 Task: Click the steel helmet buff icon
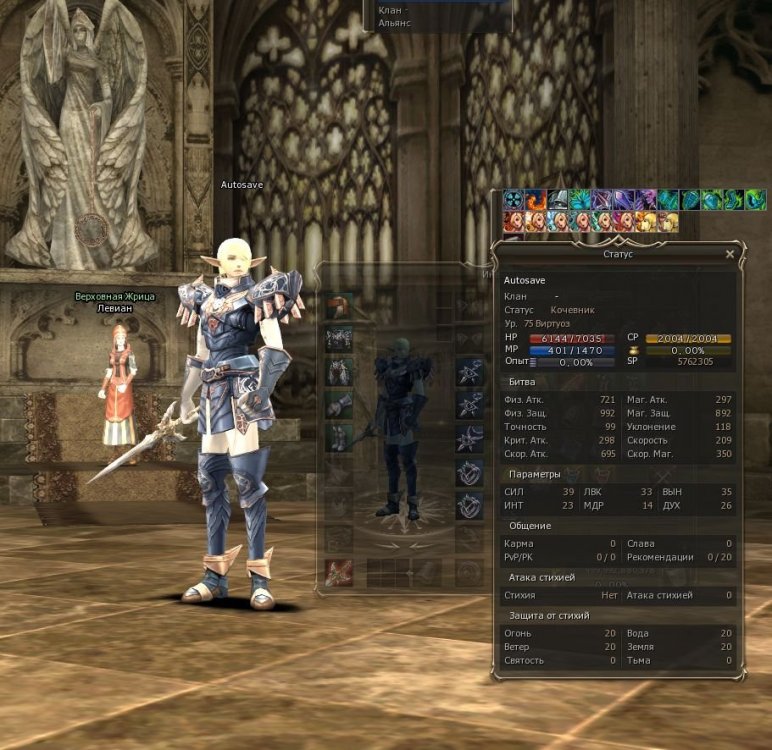click(x=558, y=200)
